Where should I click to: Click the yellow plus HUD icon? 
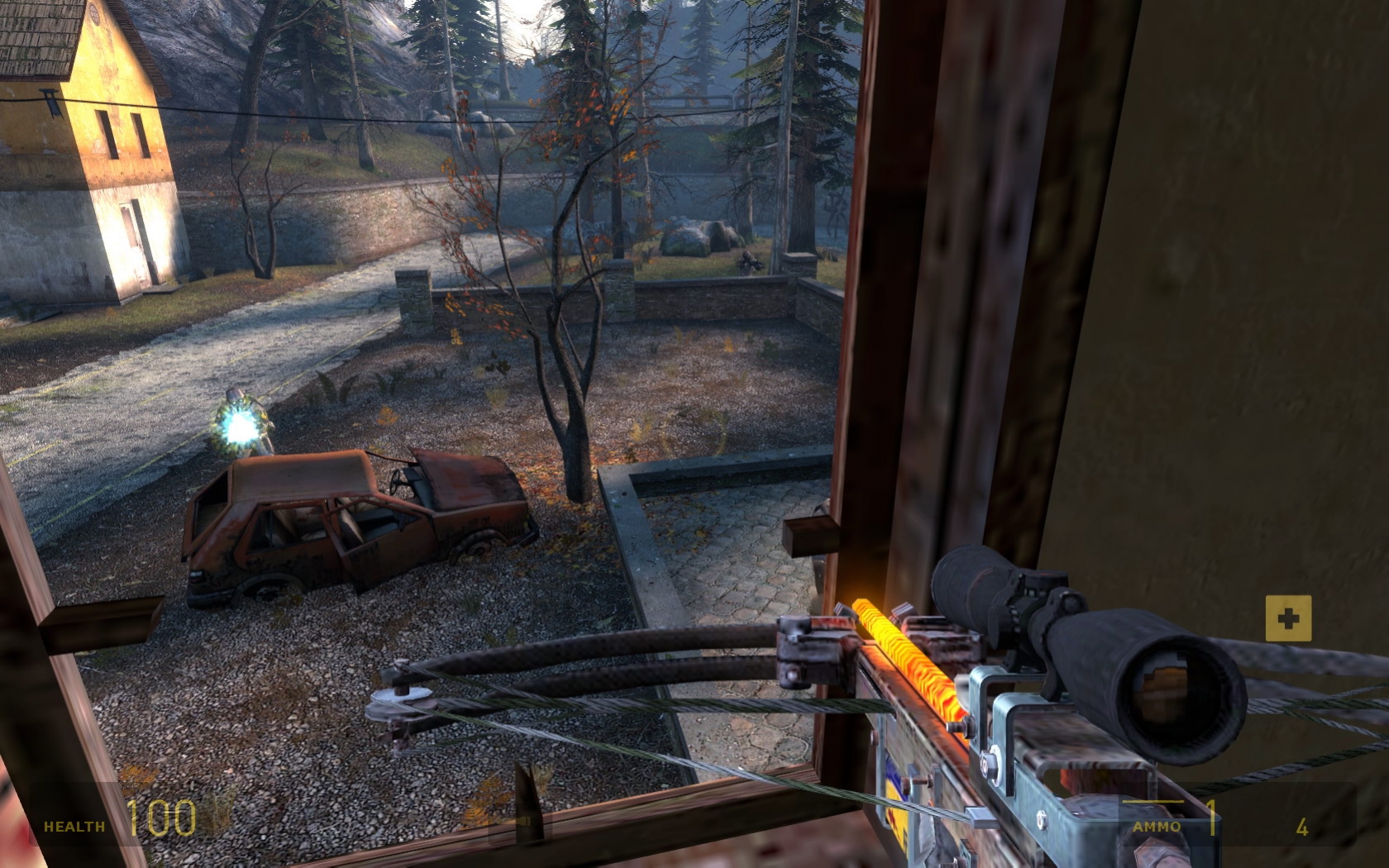pyautogui.click(x=1288, y=618)
